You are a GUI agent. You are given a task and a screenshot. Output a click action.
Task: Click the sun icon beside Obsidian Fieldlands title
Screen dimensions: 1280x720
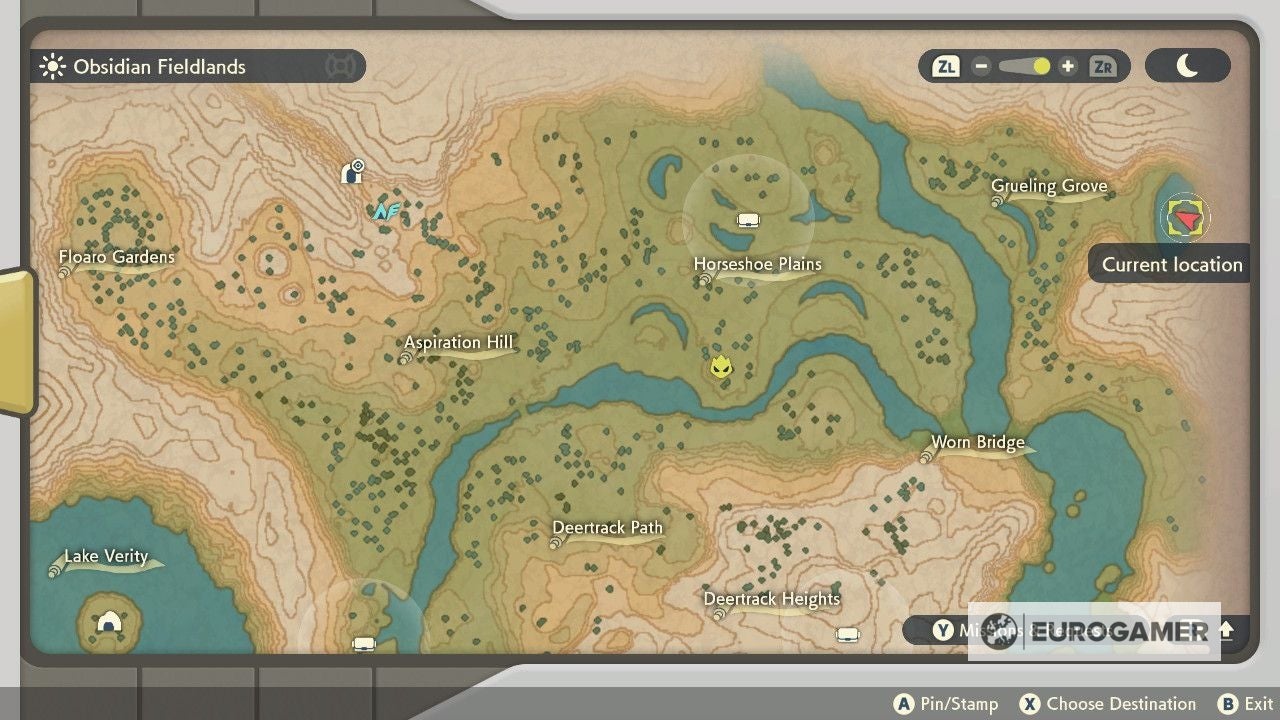[x=50, y=66]
